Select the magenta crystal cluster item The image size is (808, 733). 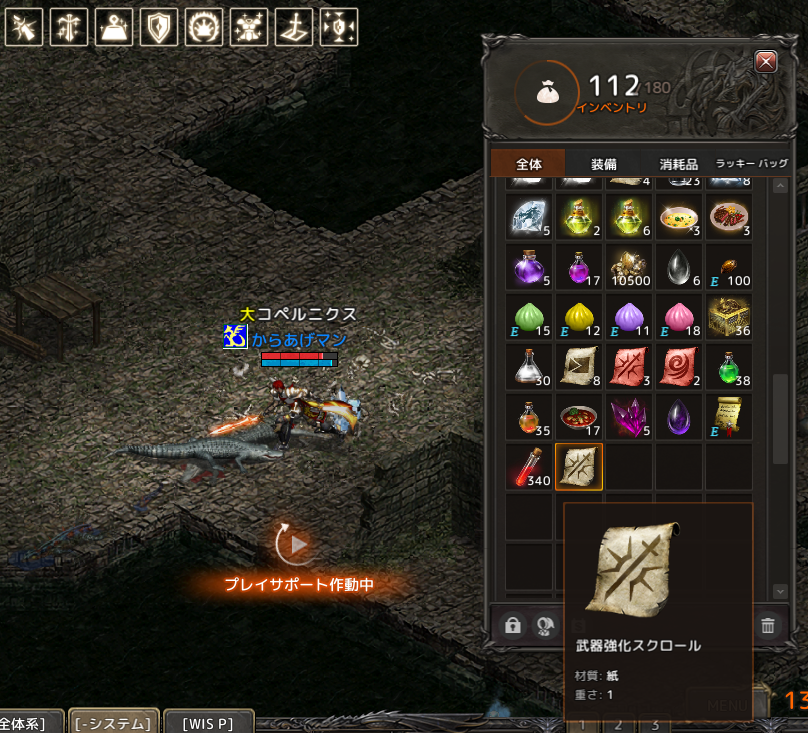(x=629, y=417)
